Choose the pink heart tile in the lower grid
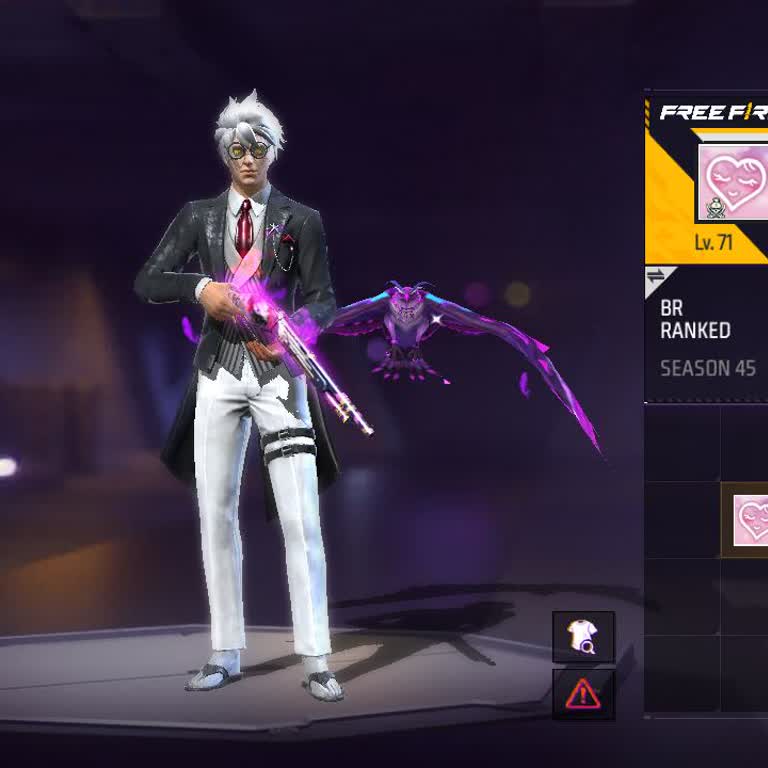The height and width of the screenshot is (768, 768). (x=748, y=520)
